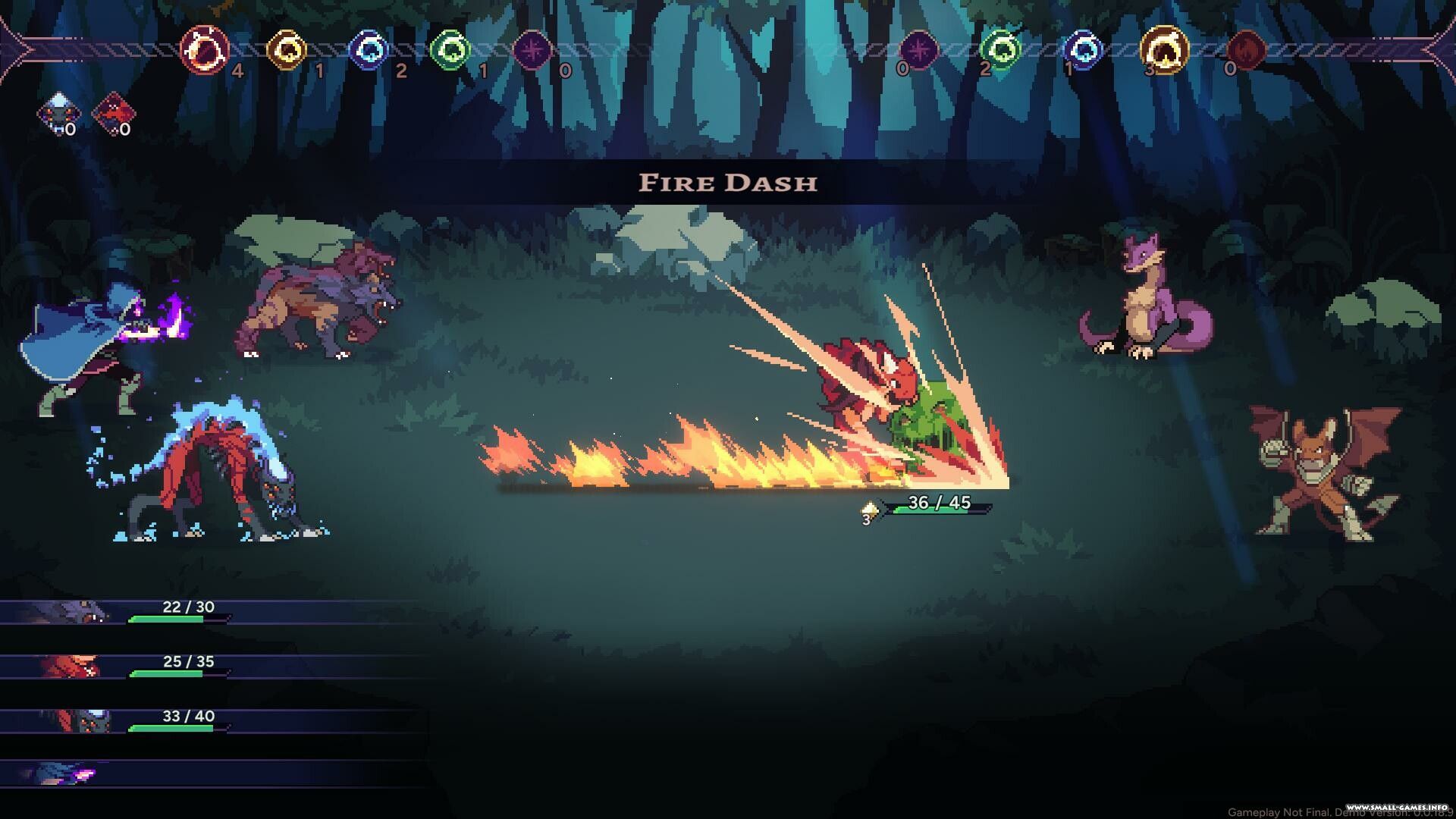This screenshot has width=1456, height=819.
Task: Choose the enemy's blue aether icon
Action: (1082, 51)
